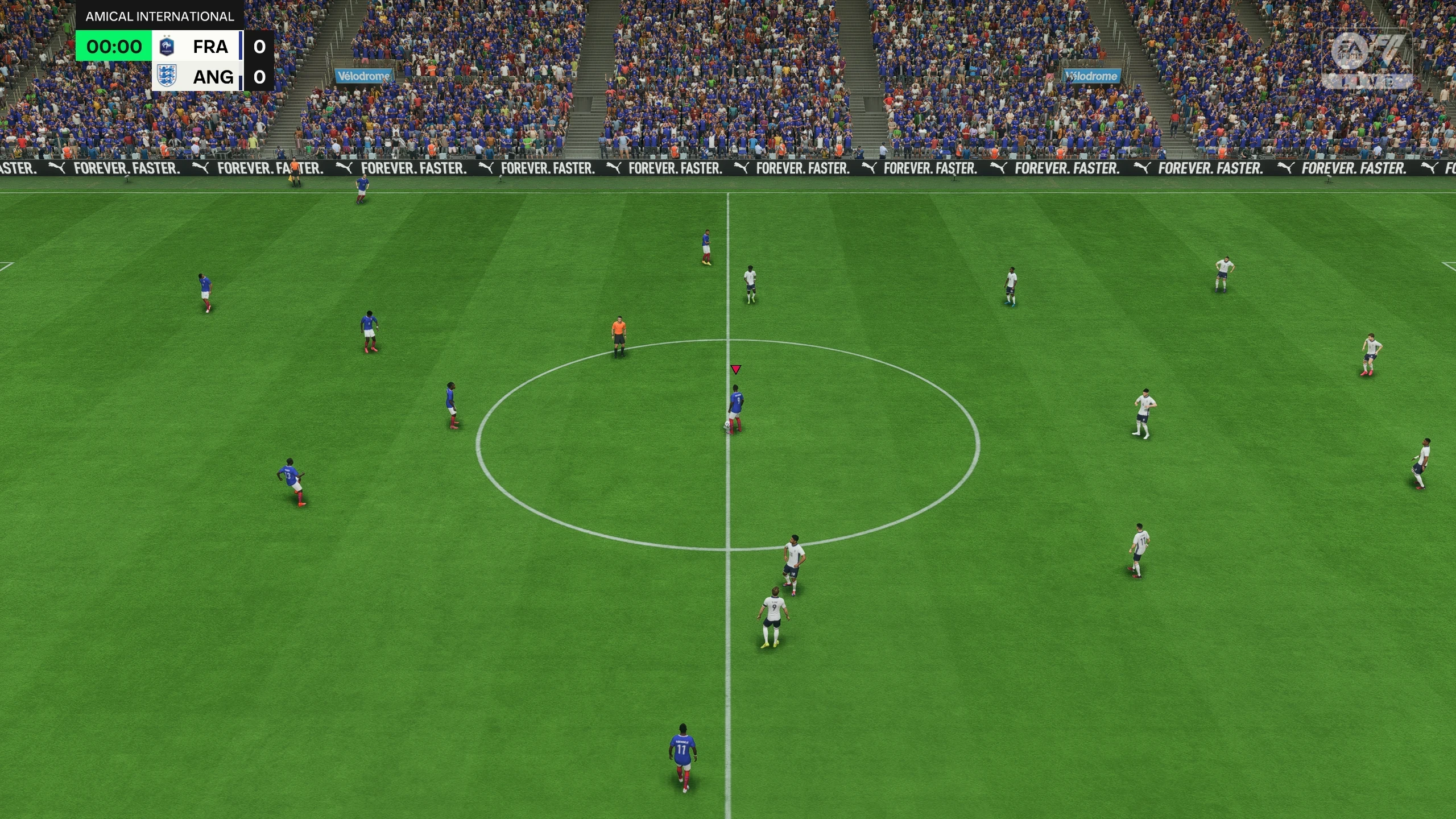Click the ANG score showing 0
Viewport: 1456px width, 819px height.
click(x=260, y=78)
